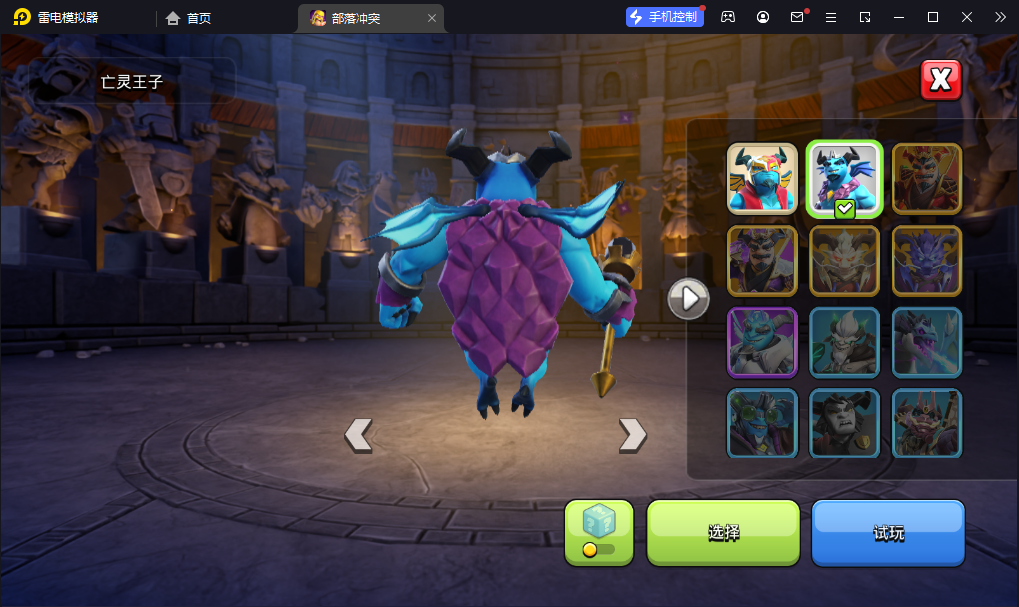Select the checked blue 亡灵王子 skin thumbnail
Viewport: 1019px width, 607px height.
pos(844,179)
